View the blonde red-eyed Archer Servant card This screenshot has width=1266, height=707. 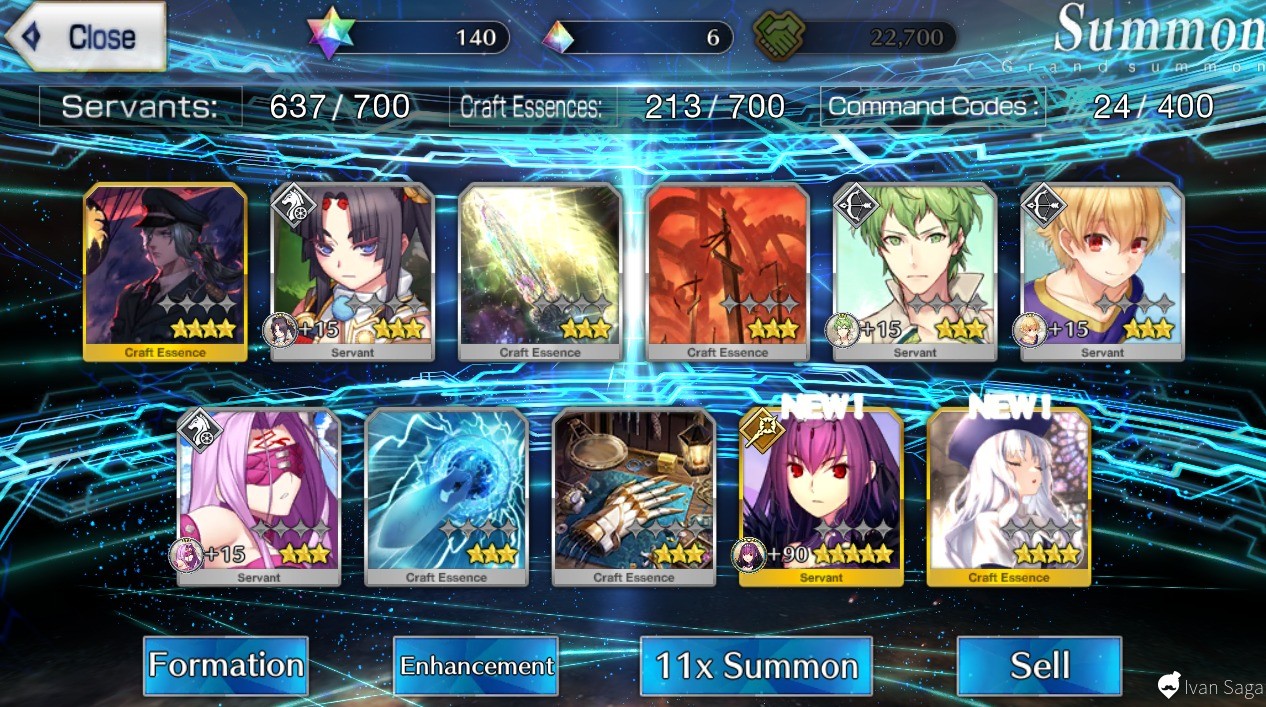click(1102, 271)
